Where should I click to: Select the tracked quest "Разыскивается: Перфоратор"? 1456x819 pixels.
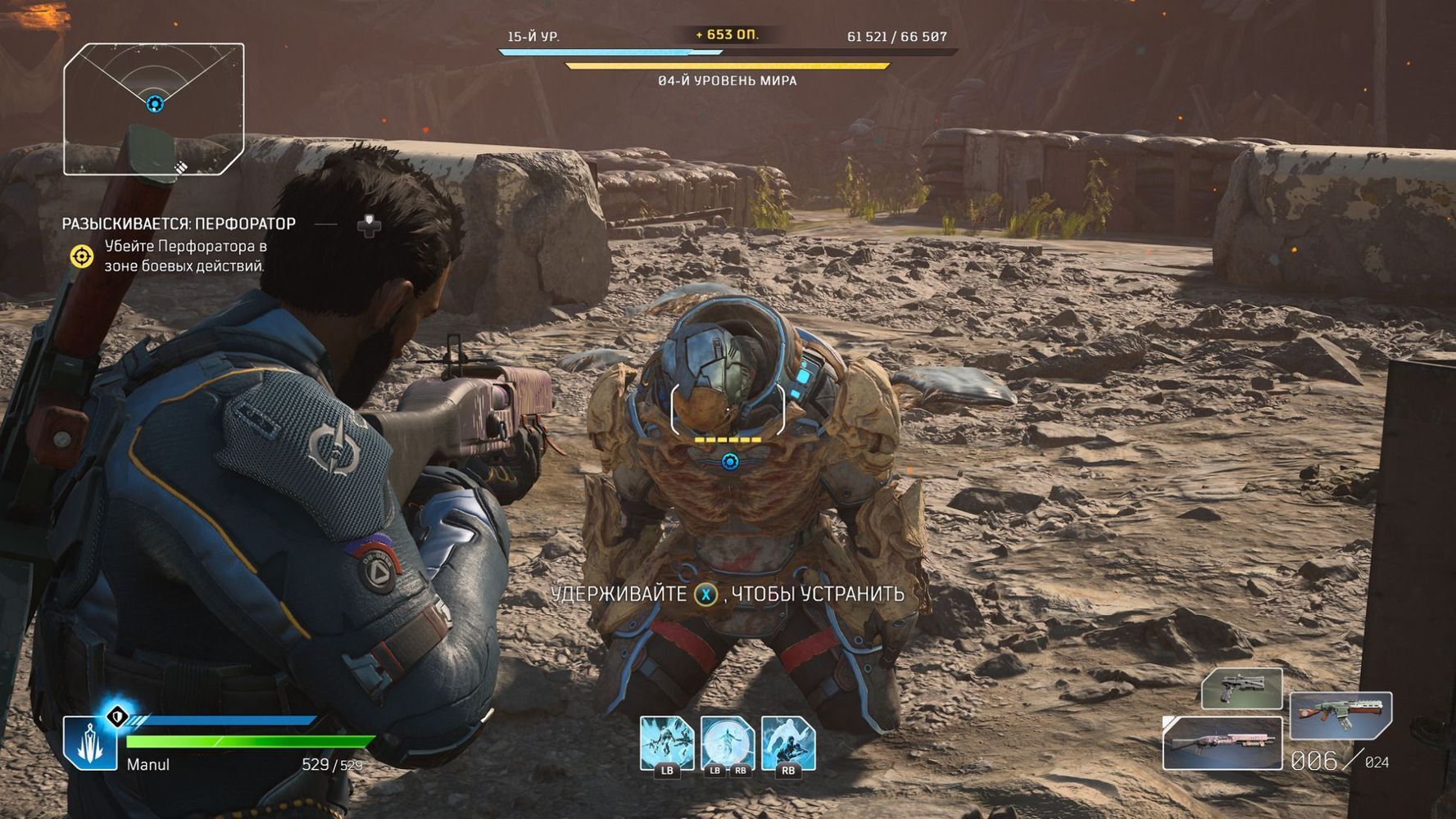pos(179,224)
